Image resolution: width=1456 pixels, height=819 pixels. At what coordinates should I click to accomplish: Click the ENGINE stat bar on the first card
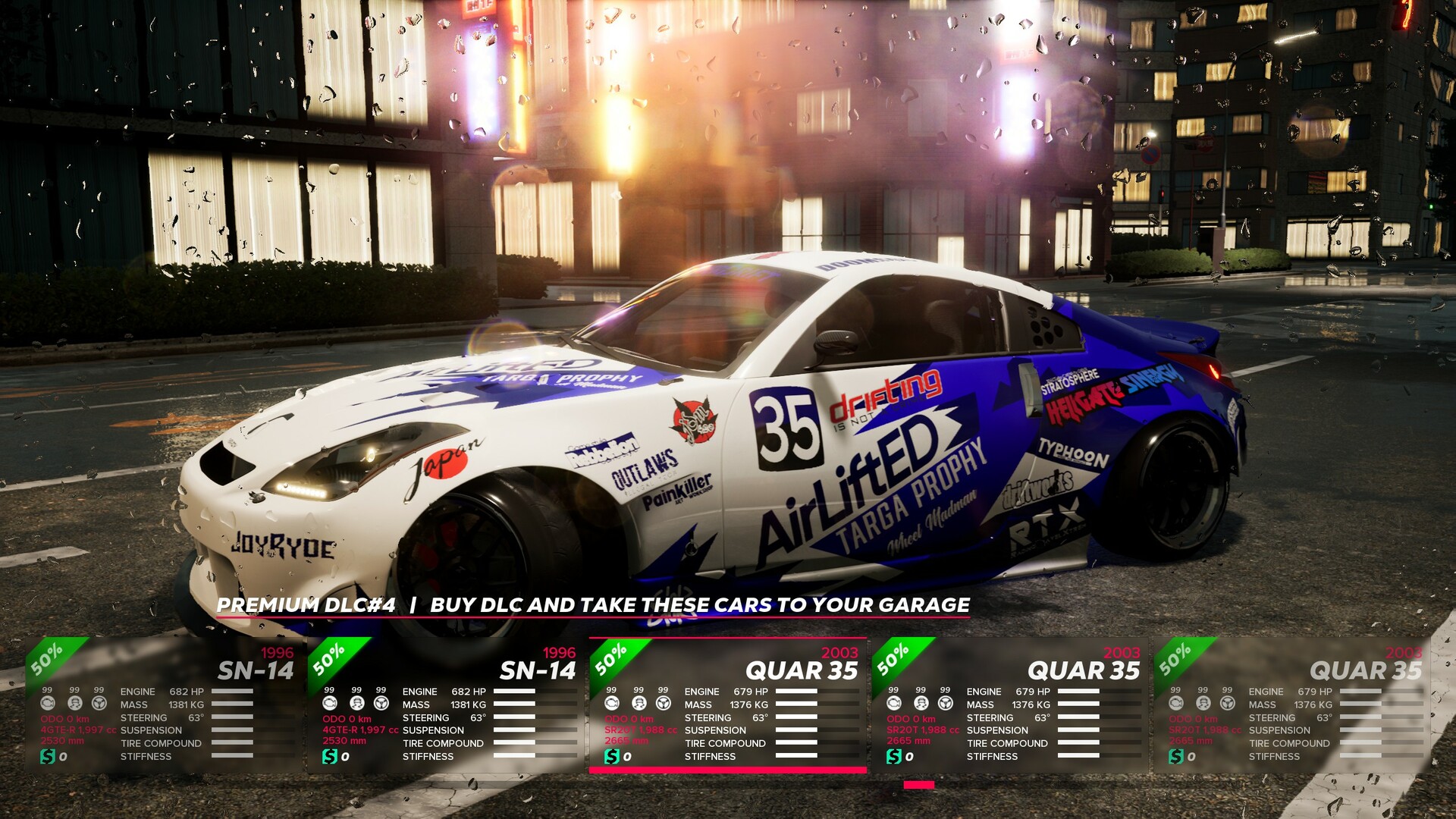232,692
